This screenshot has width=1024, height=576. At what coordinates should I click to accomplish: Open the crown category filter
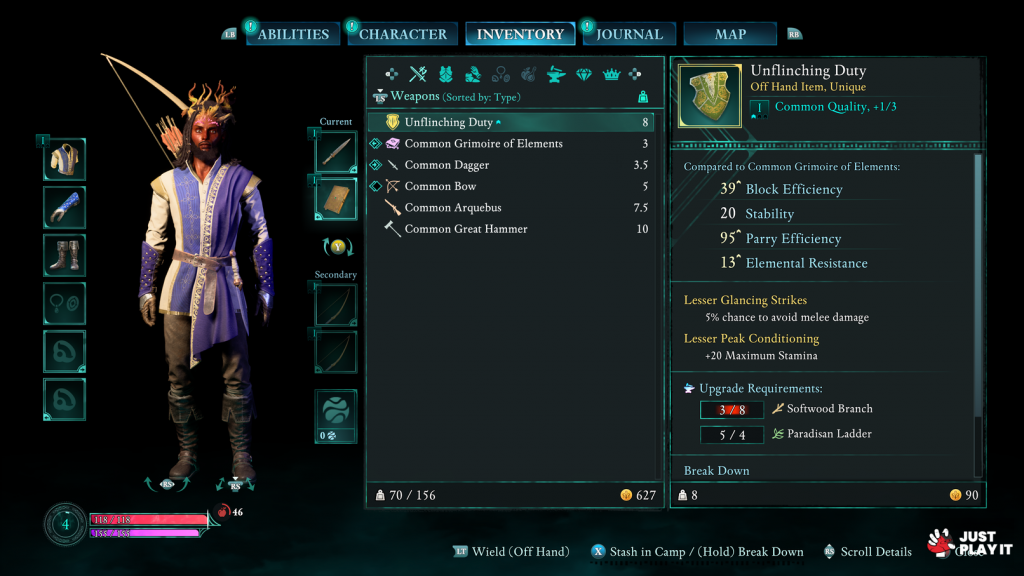[611, 74]
